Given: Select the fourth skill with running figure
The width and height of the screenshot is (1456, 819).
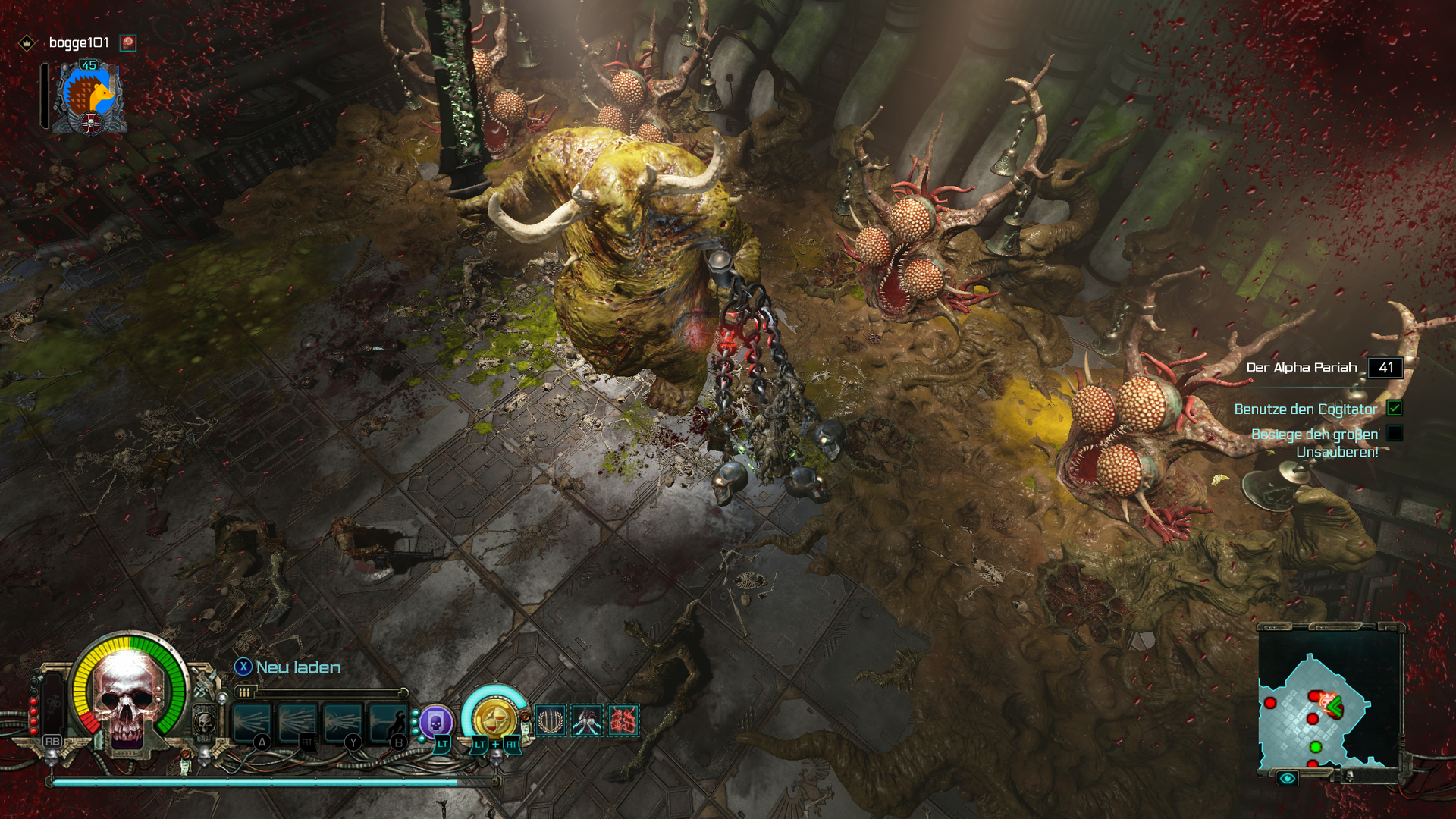Looking at the screenshot, I should click(388, 722).
